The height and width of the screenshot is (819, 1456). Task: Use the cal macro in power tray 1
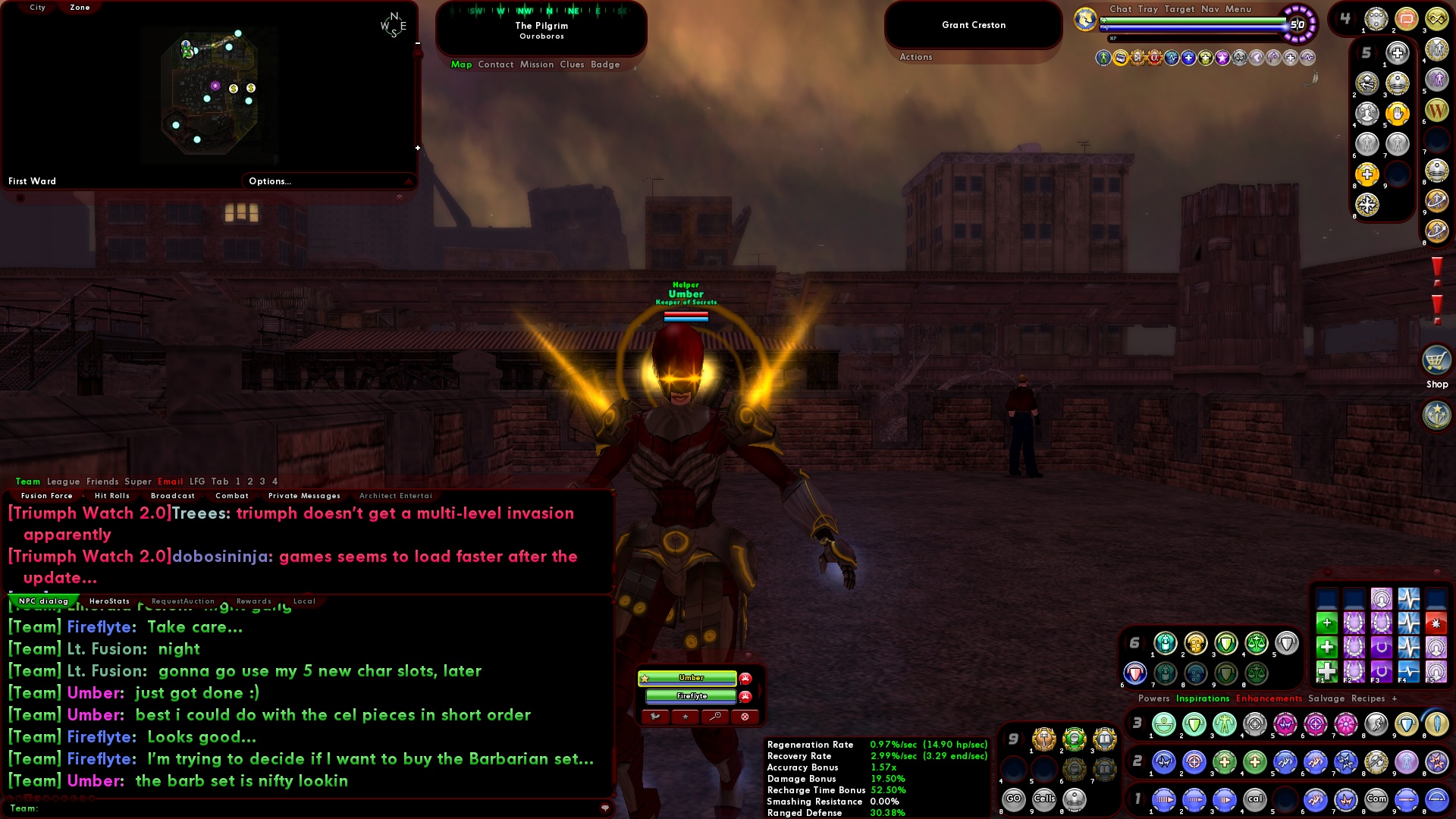pyautogui.click(x=1256, y=799)
